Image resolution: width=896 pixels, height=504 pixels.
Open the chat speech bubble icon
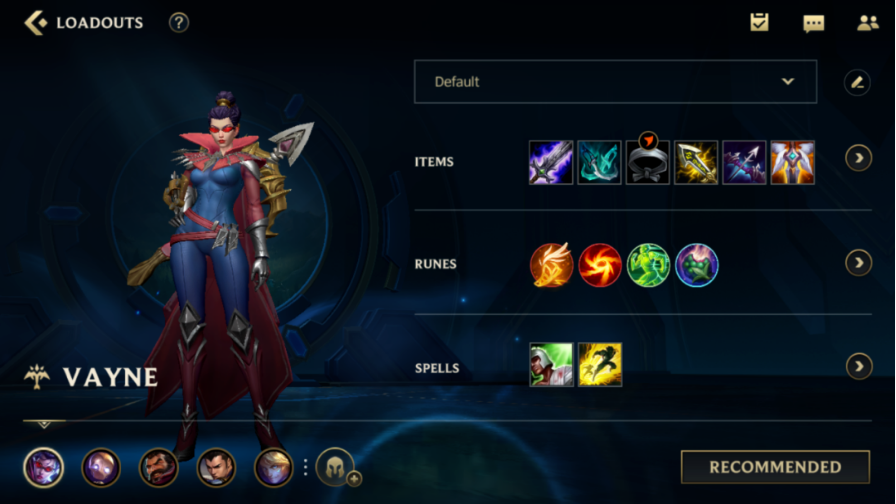[x=814, y=23]
